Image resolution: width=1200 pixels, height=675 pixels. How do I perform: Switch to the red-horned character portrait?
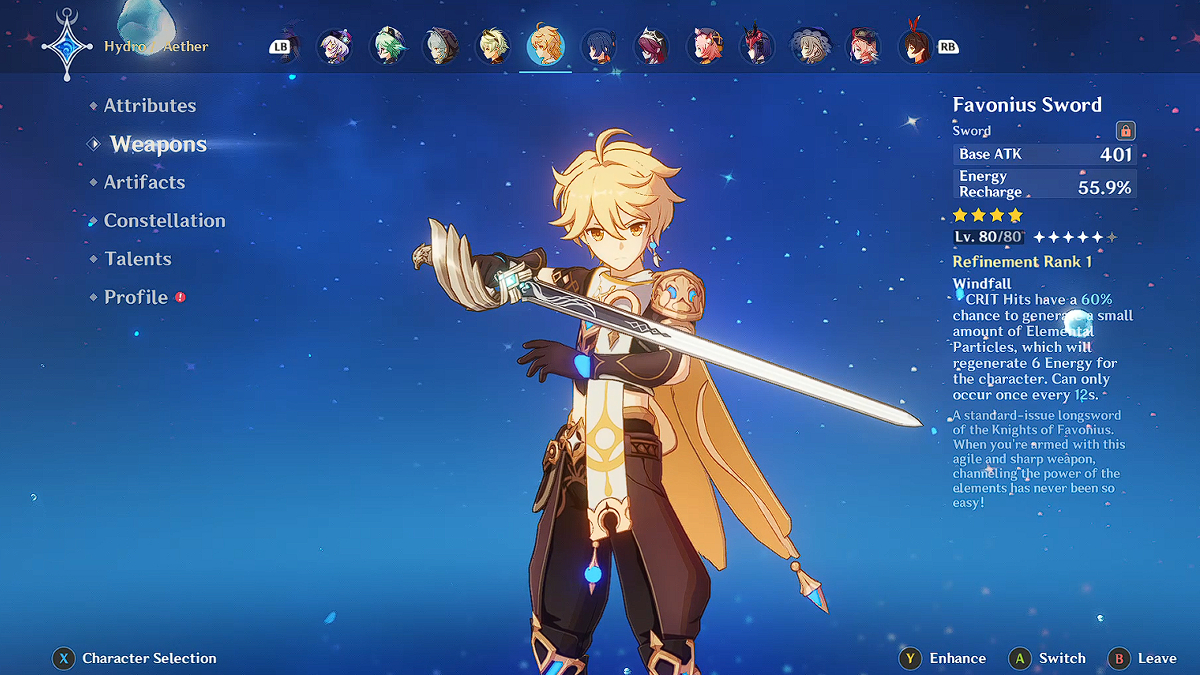point(756,46)
